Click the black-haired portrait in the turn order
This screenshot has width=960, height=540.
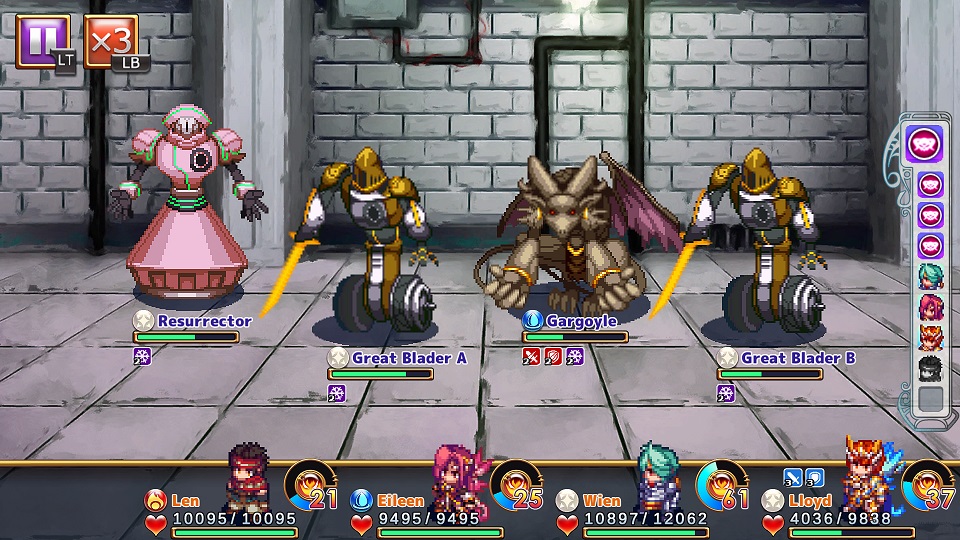click(931, 368)
